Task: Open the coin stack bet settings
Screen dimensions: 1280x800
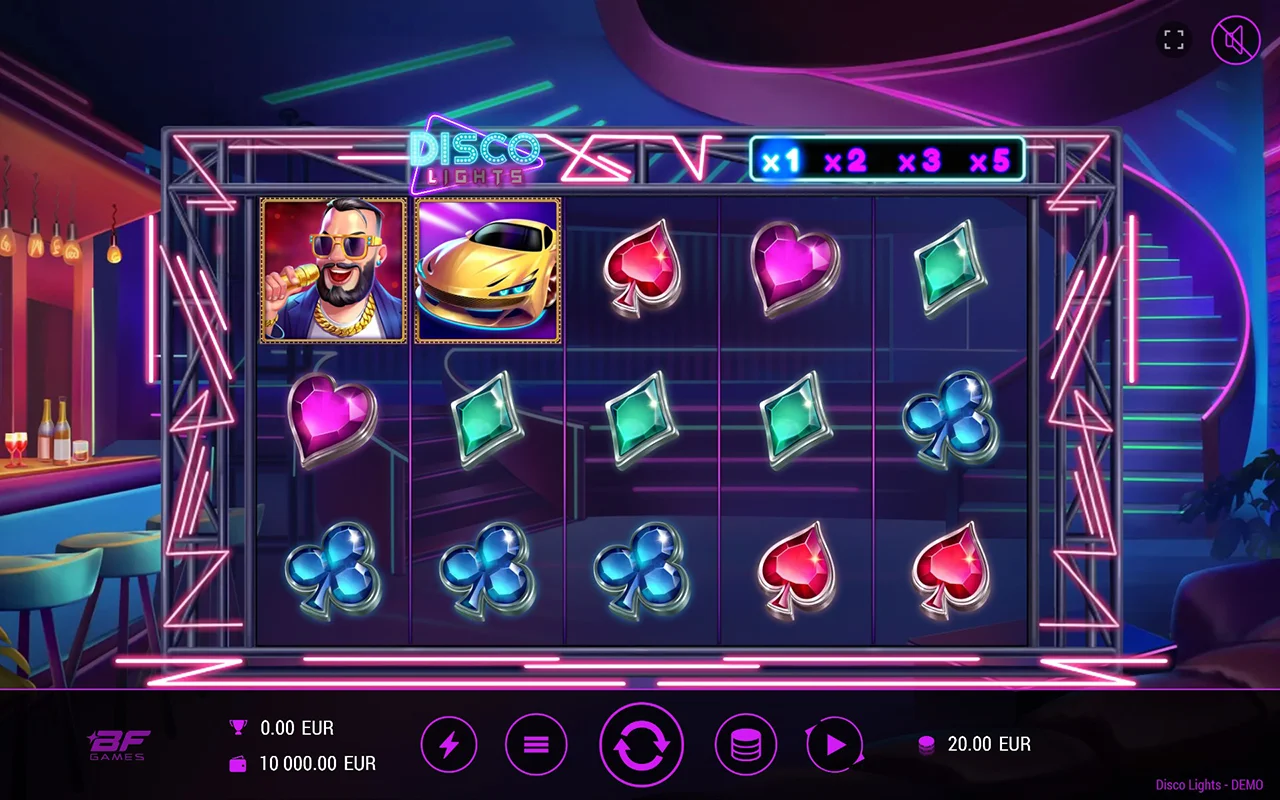Action: pyautogui.click(x=745, y=745)
